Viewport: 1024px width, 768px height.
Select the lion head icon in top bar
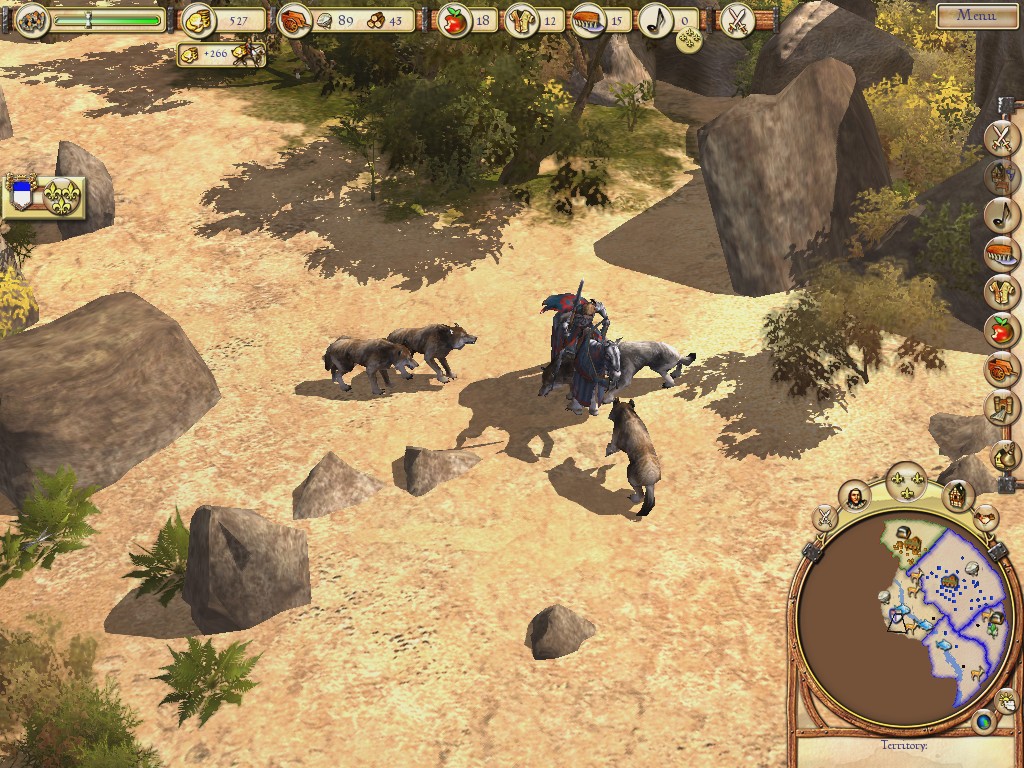pyautogui.click(x=30, y=19)
